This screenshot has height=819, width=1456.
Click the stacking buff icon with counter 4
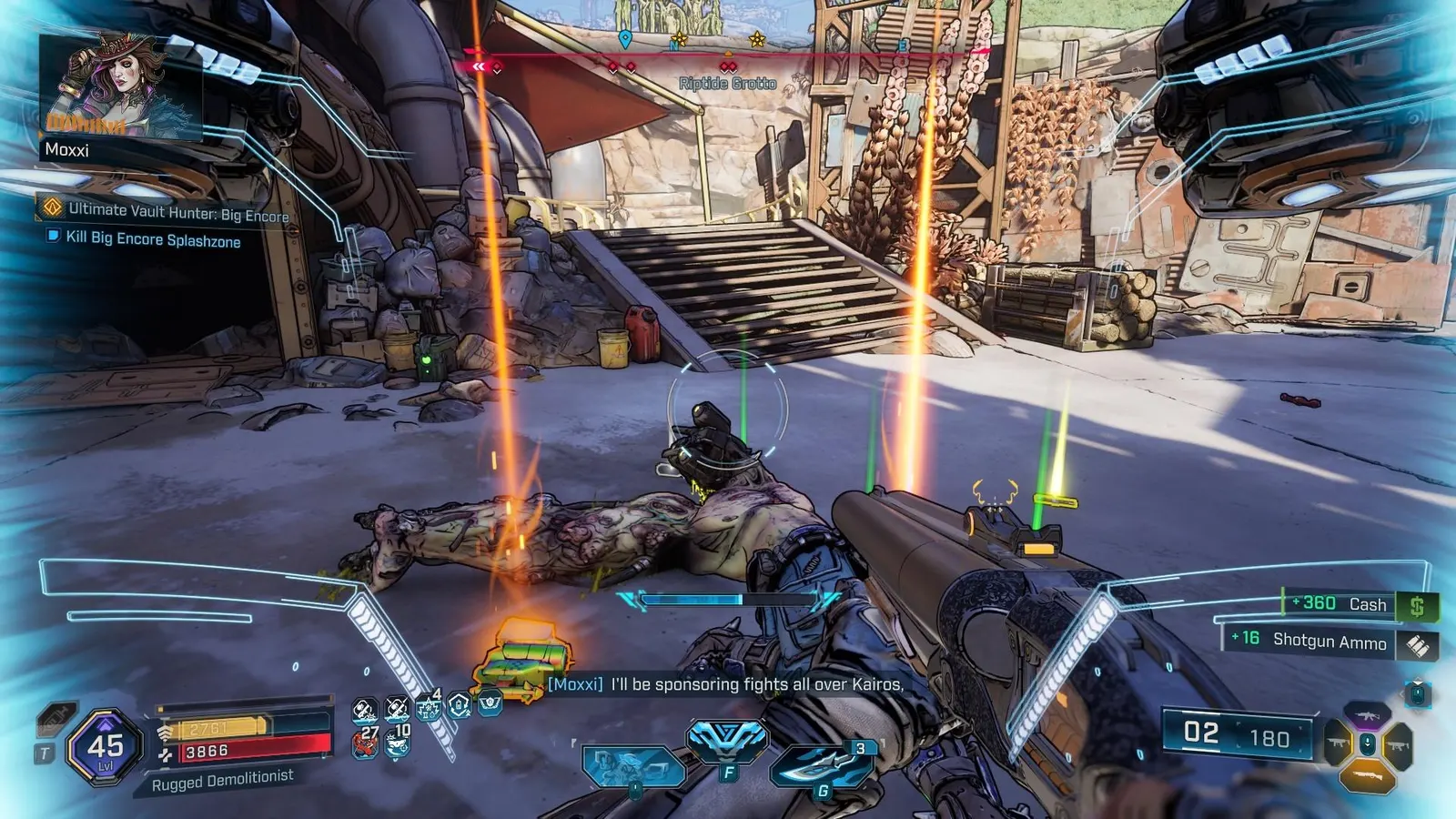[428, 709]
